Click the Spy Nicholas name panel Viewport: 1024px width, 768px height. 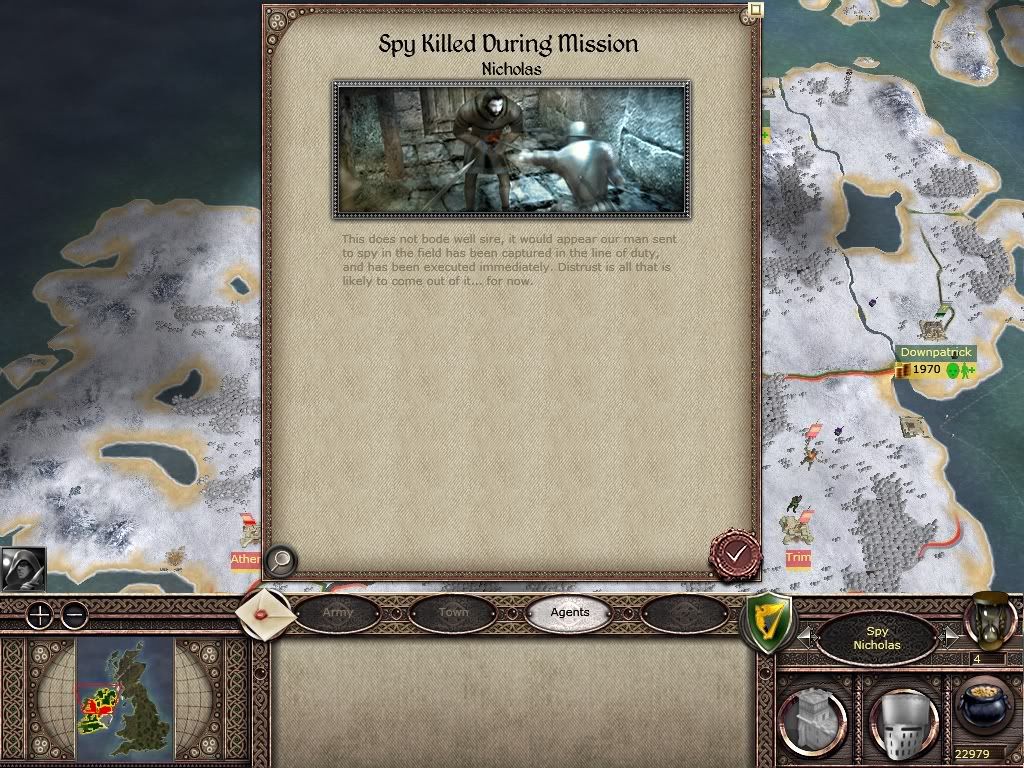(x=877, y=638)
